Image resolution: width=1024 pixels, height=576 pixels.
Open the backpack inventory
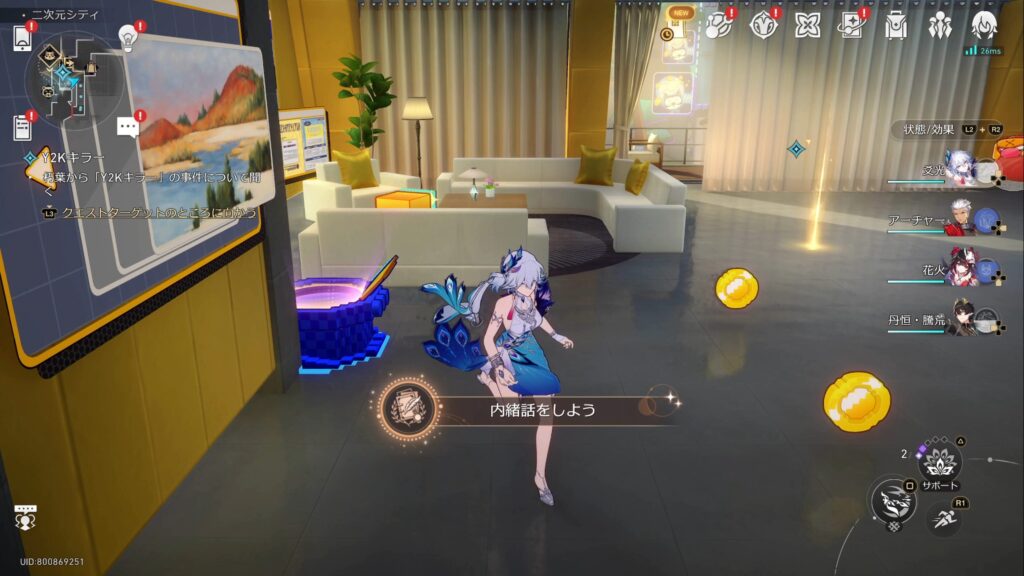point(896,26)
